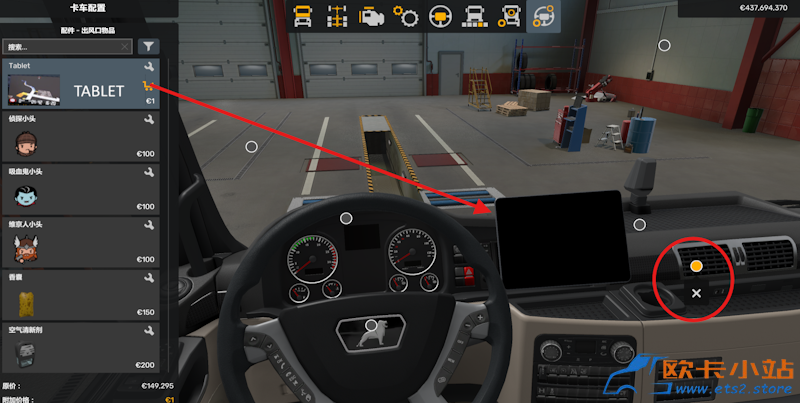Choose the air freshener item priced €200
800x403 pixels.
point(82,347)
